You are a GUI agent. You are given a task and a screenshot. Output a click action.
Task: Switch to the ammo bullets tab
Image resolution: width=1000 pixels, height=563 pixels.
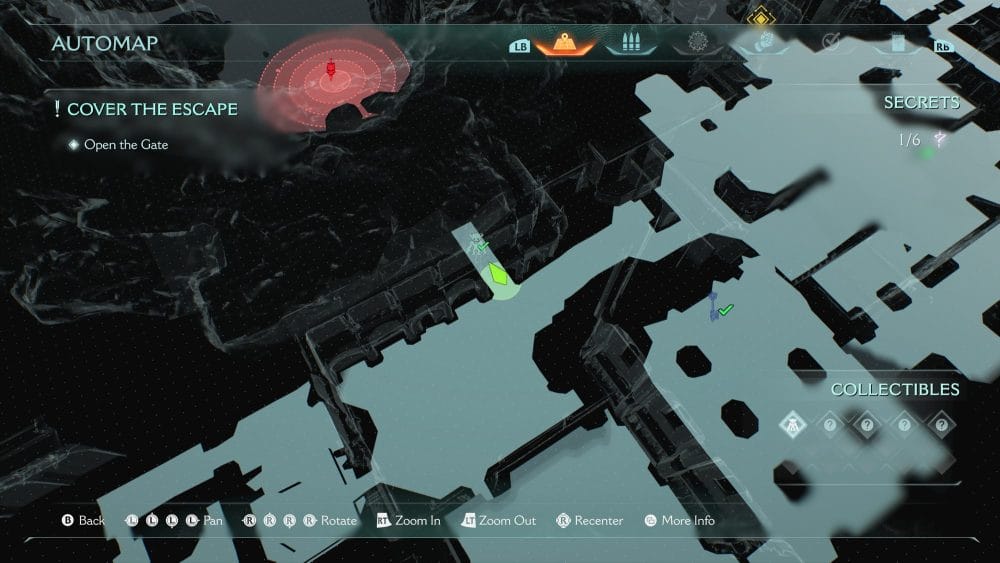click(630, 43)
